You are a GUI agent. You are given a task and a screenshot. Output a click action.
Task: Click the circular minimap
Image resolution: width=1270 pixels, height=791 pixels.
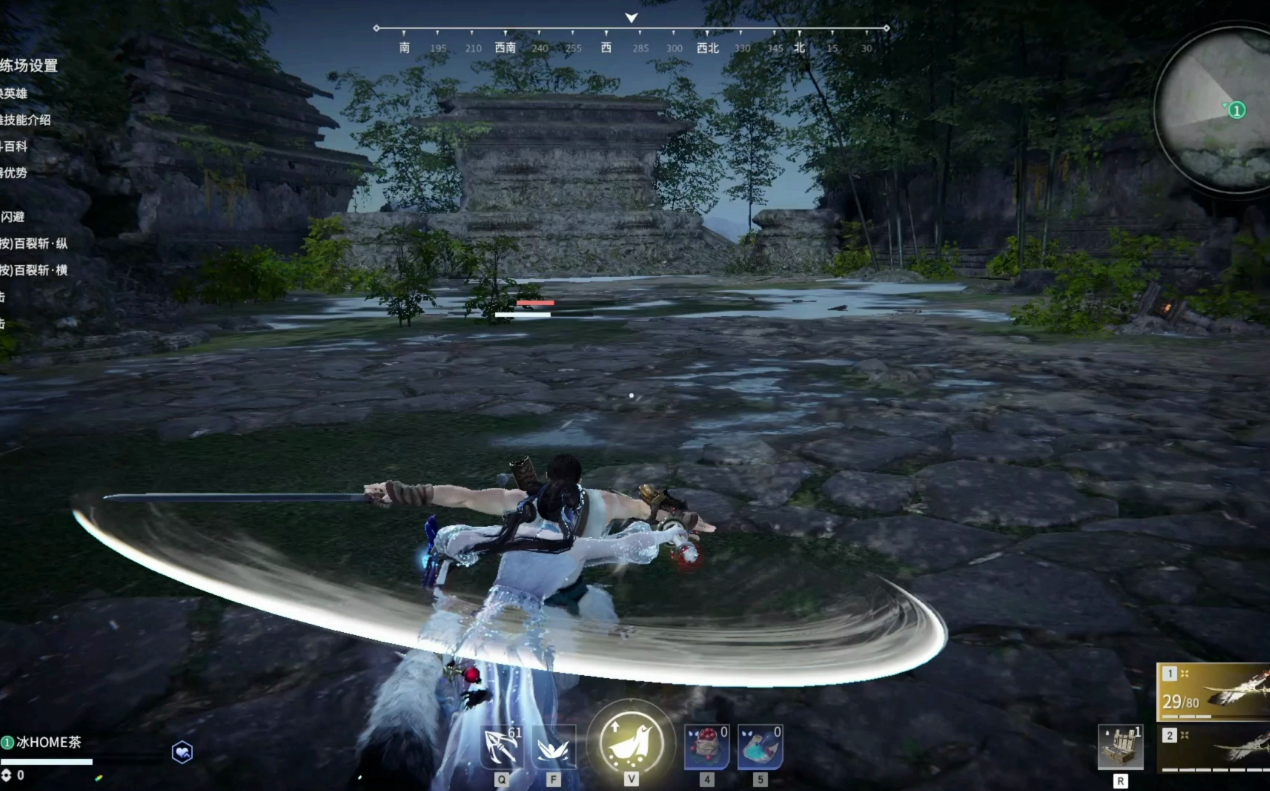tap(1216, 108)
